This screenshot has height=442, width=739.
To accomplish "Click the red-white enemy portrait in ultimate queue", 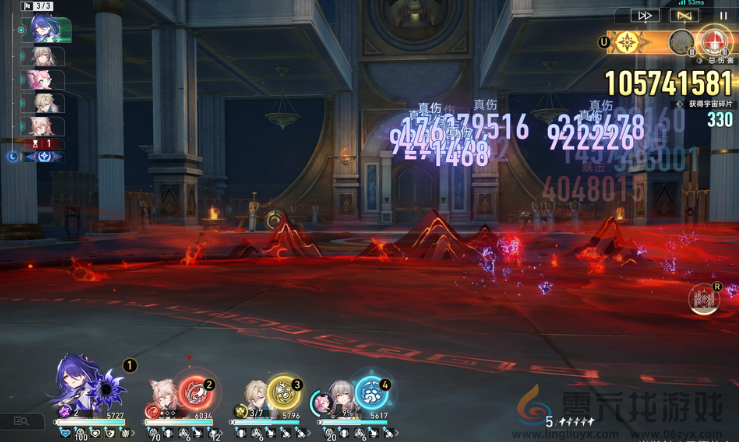I will point(714,42).
